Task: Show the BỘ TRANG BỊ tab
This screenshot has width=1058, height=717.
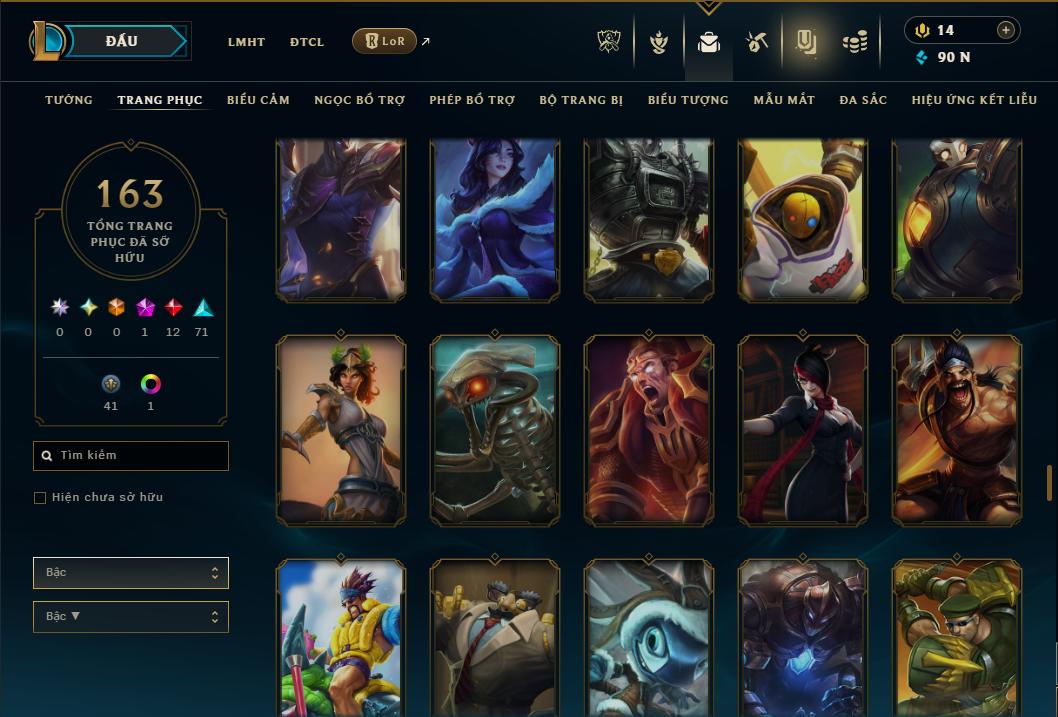Action: click(x=581, y=100)
